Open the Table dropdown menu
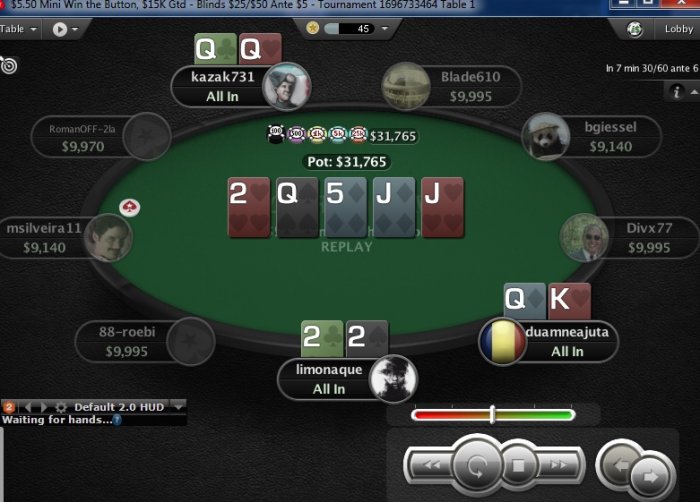Image resolution: width=700 pixels, height=502 pixels. [x=18, y=29]
